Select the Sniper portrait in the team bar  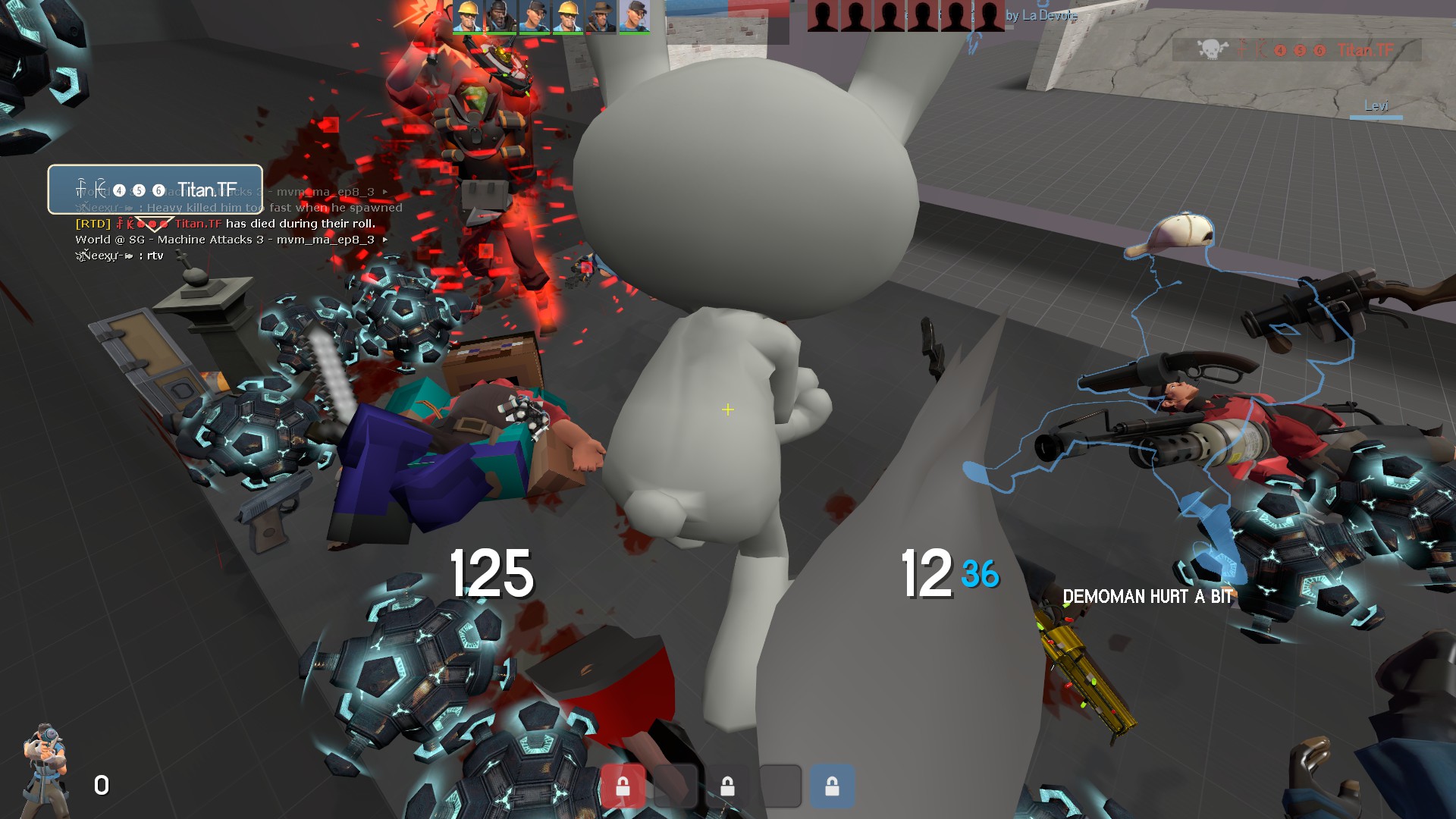[601, 17]
